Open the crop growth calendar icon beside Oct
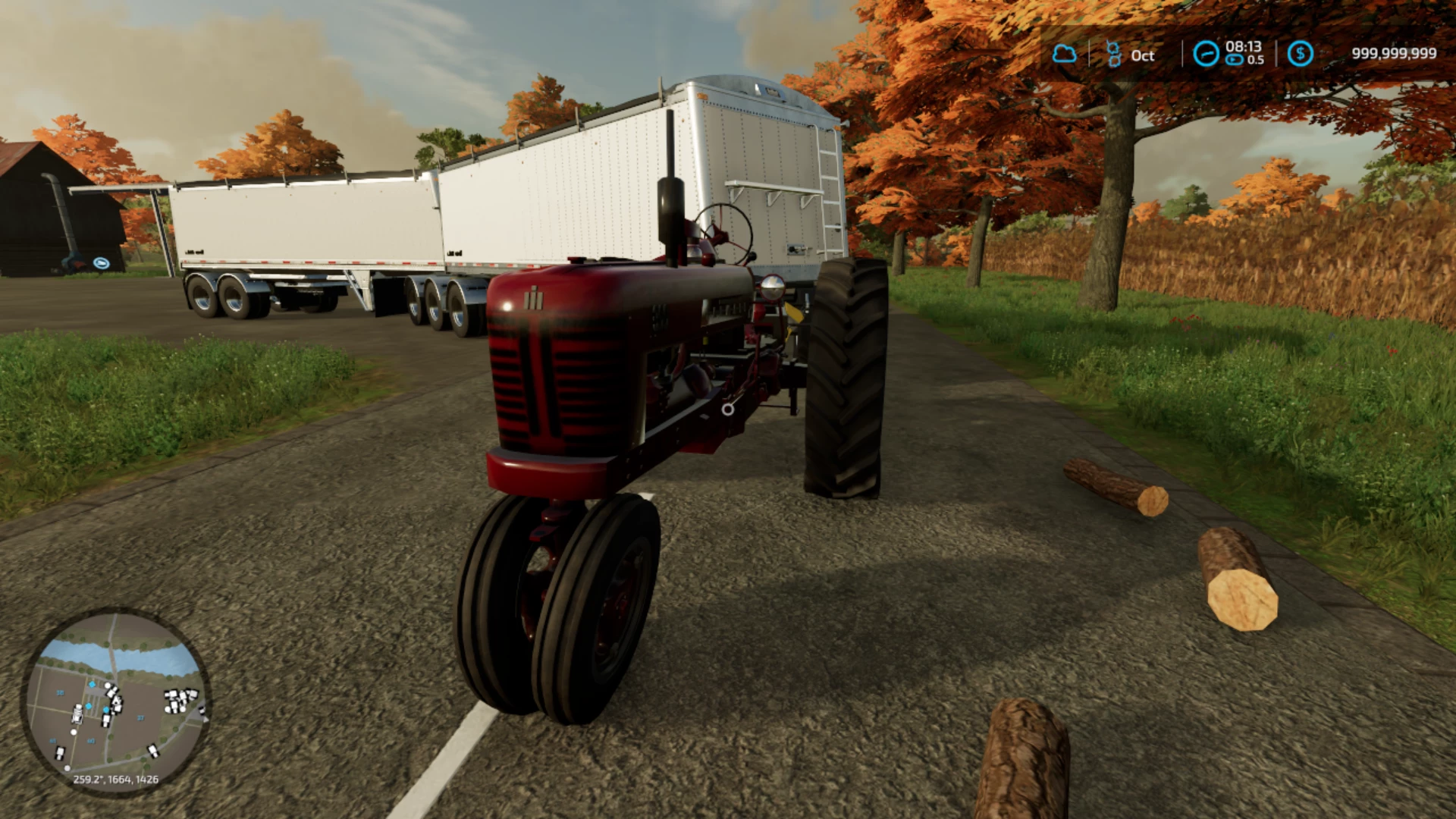1456x819 pixels. click(1114, 53)
